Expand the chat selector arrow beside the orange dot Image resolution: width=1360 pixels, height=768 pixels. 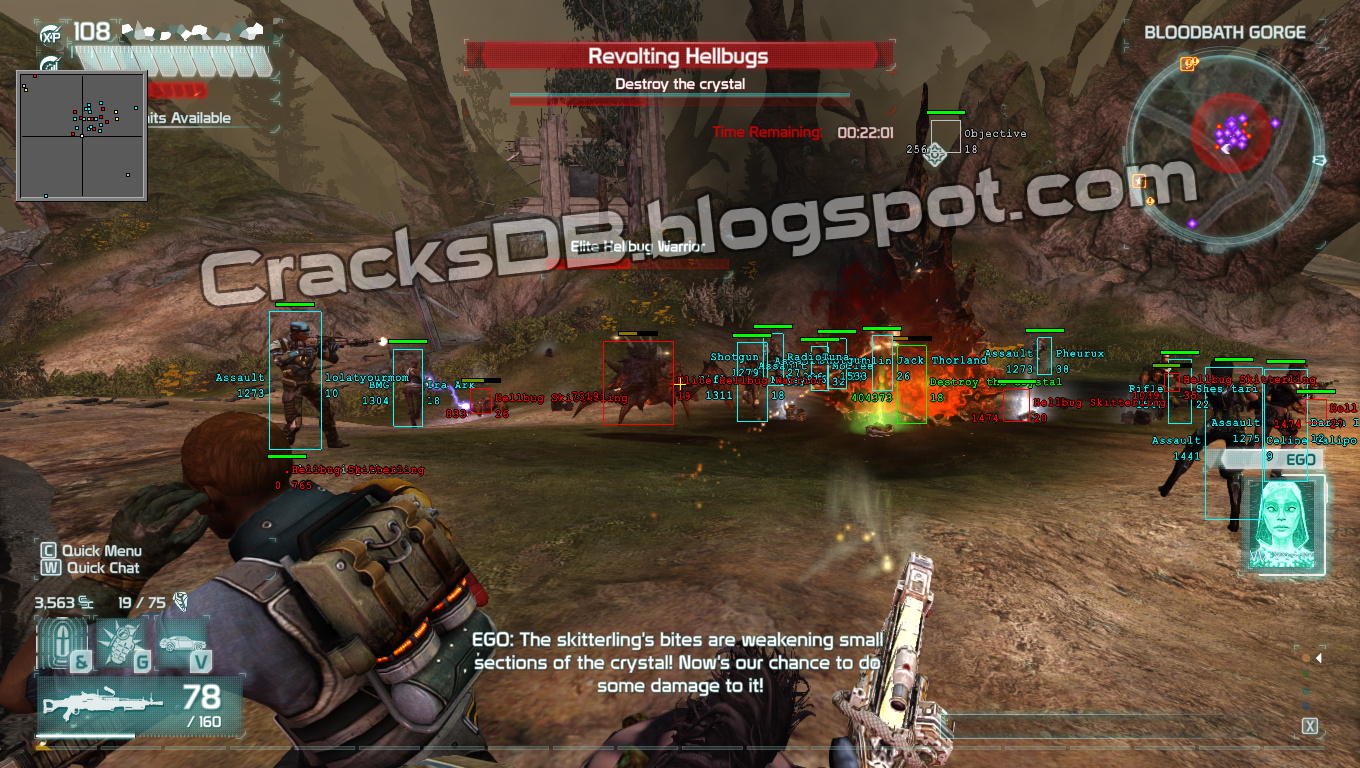tap(1318, 658)
